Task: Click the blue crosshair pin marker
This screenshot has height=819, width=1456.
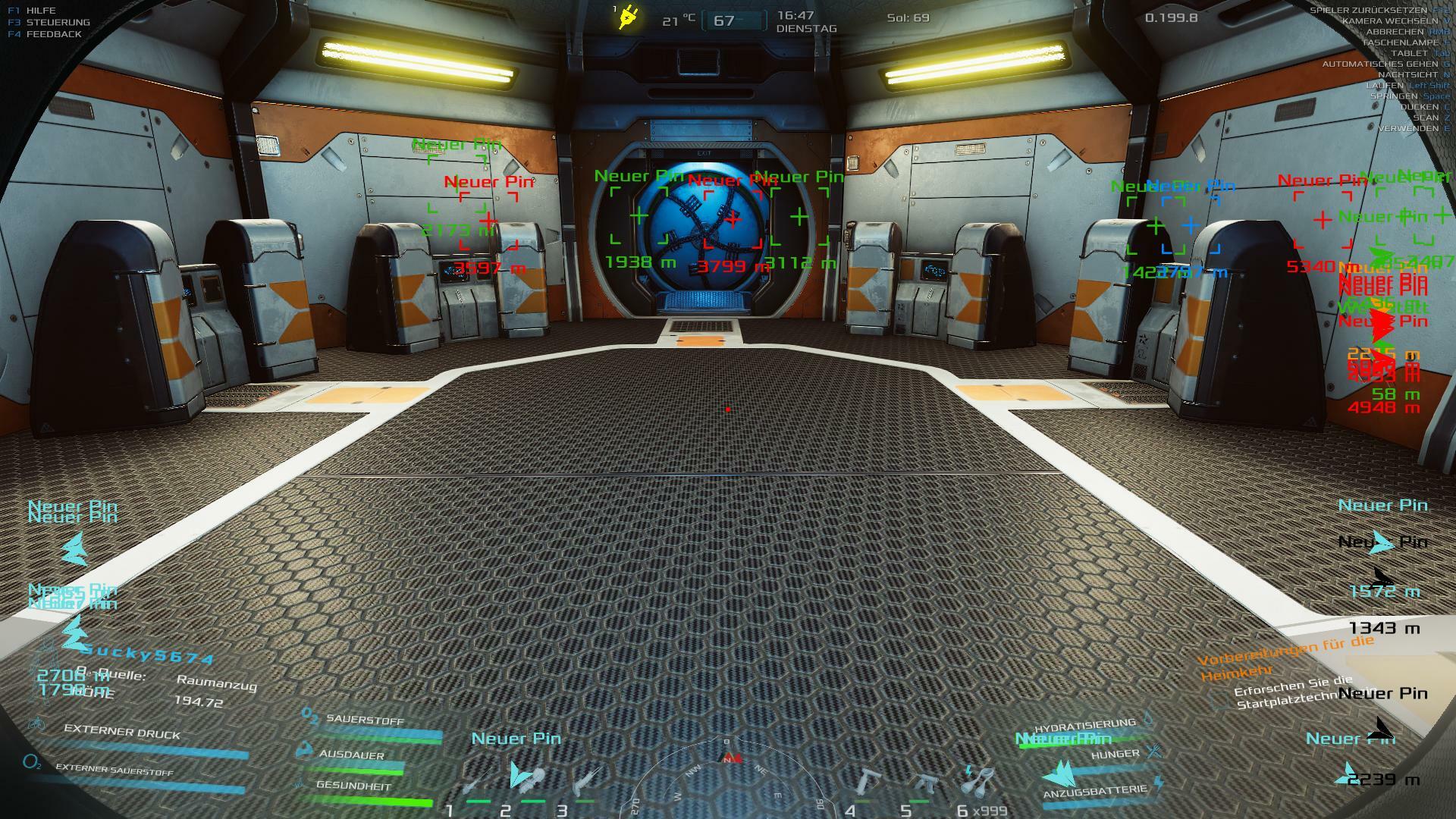Action: pyautogui.click(x=1190, y=225)
